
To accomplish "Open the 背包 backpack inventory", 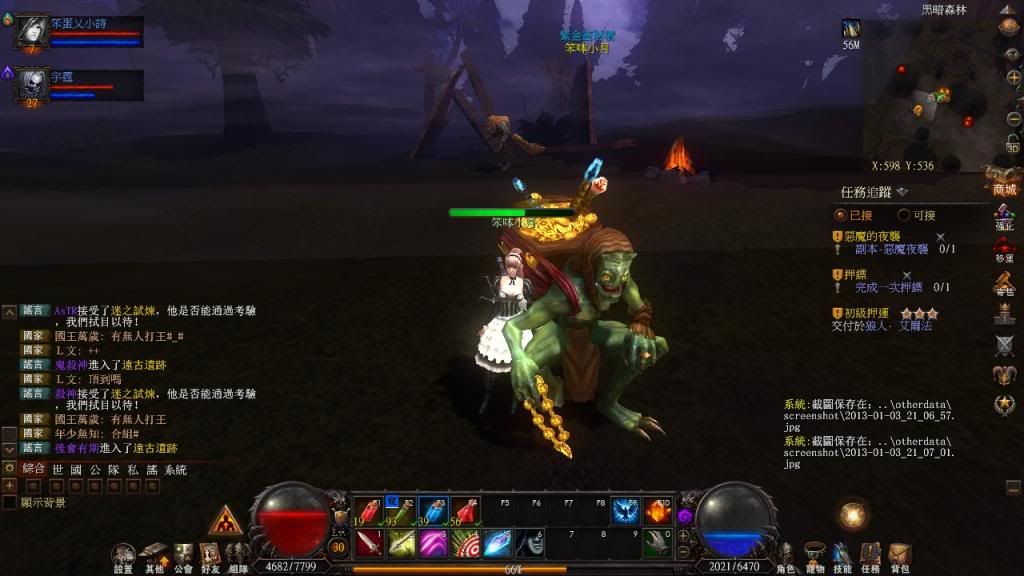I will pos(900,555).
